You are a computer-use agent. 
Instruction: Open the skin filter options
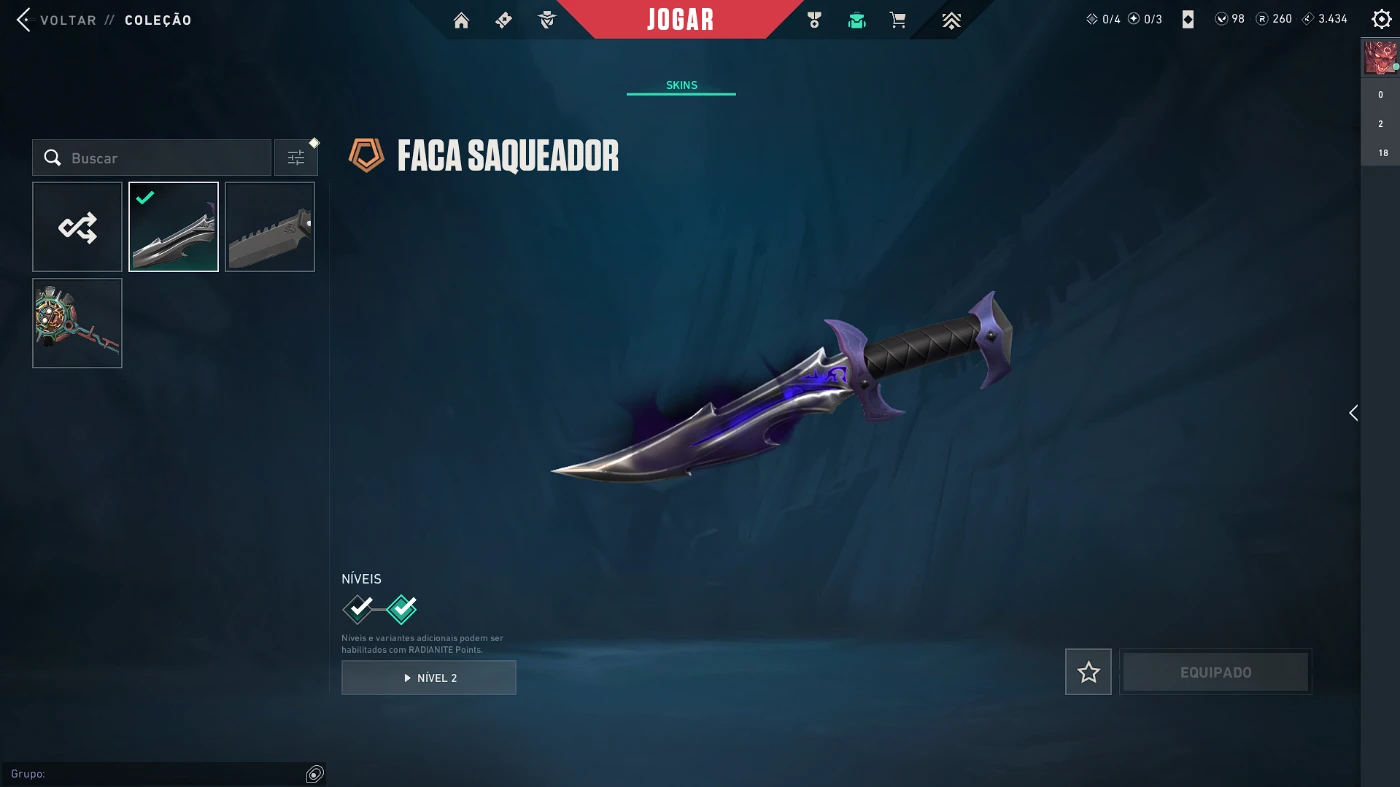[x=296, y=158]
